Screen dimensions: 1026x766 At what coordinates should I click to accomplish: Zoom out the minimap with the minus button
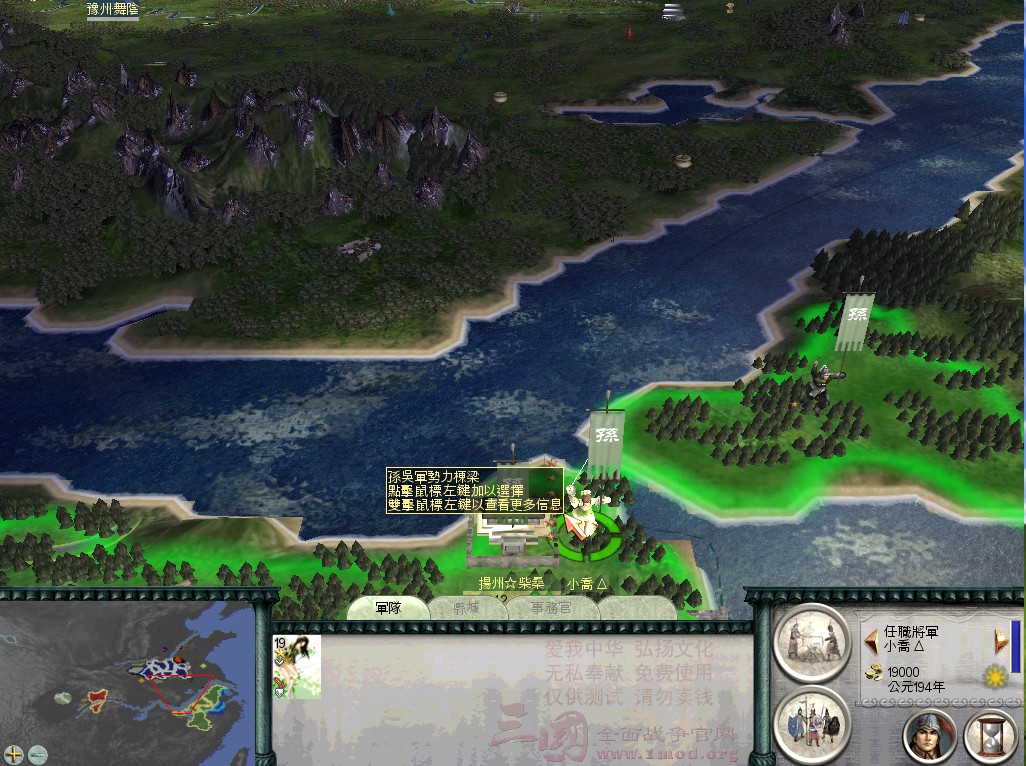point(37,753)
